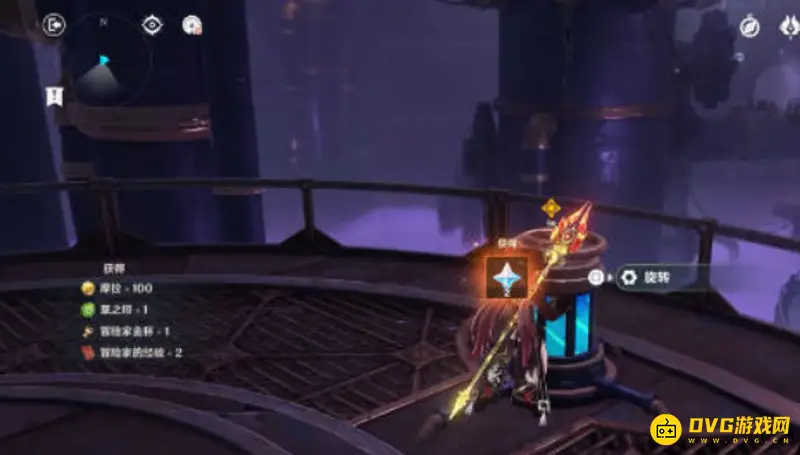The height and width of the screenshot is (455, 800).
Task: Select the 旋转 (Rotate) interaction prompt
Action: pyautogui.click(x=652, y=277)
